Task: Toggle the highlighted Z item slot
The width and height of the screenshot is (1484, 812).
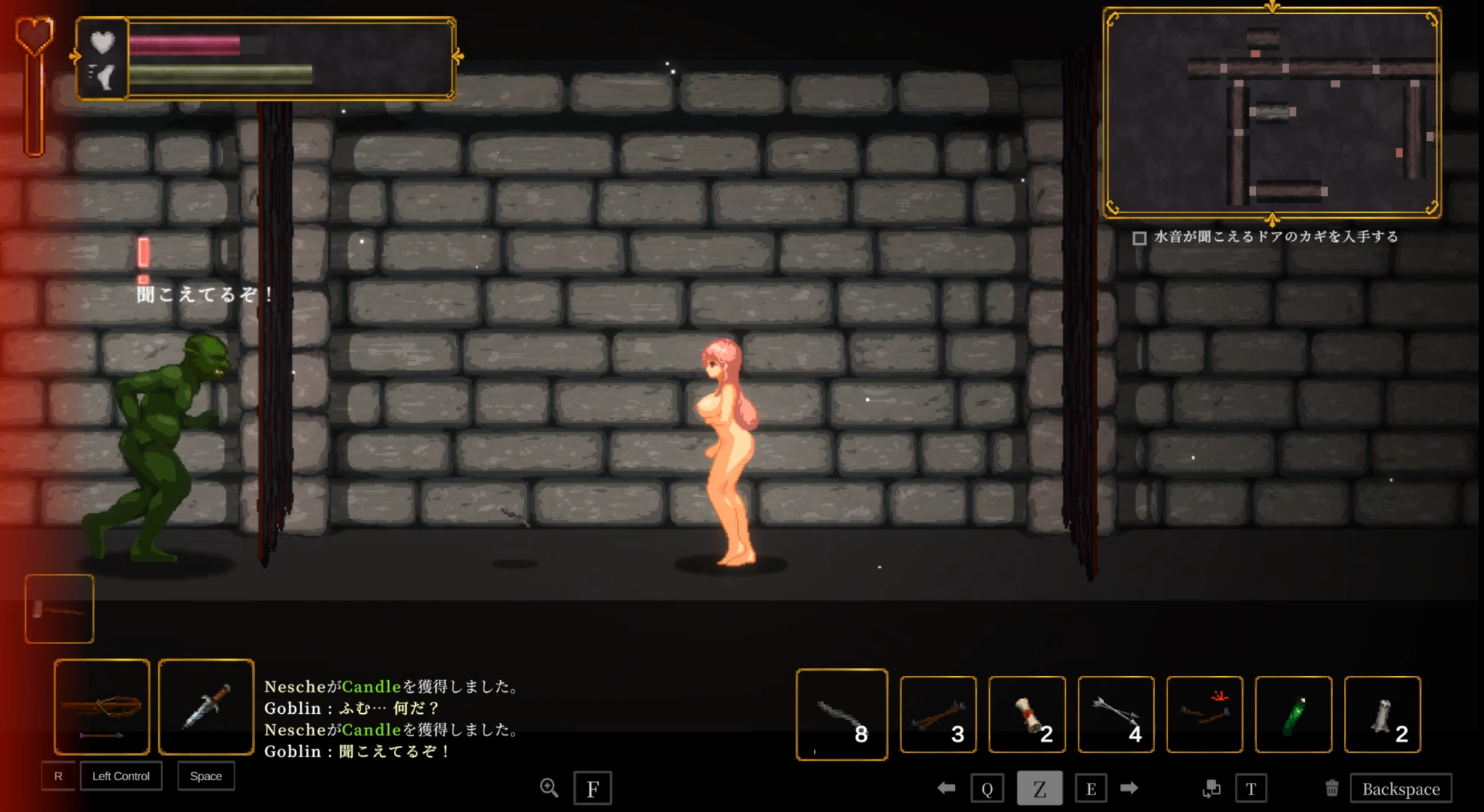Action: coord(1041,787)
